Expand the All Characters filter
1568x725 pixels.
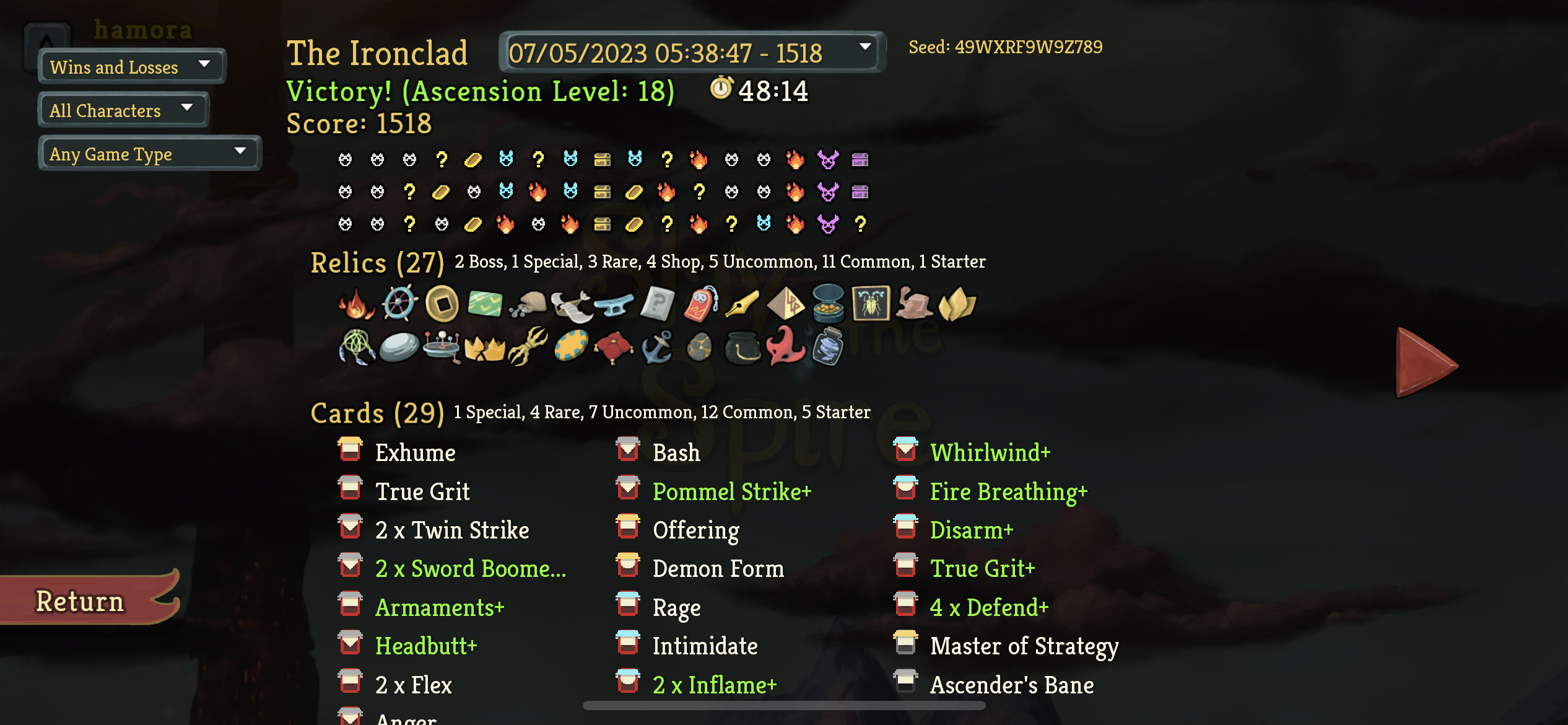pyautogui.click(x=122, y=110)
